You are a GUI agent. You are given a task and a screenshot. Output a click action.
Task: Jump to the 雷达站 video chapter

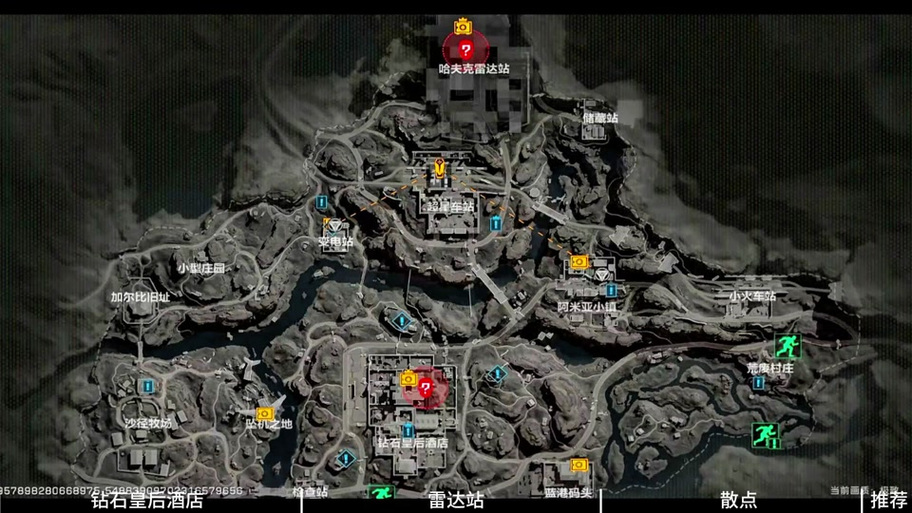456,500
